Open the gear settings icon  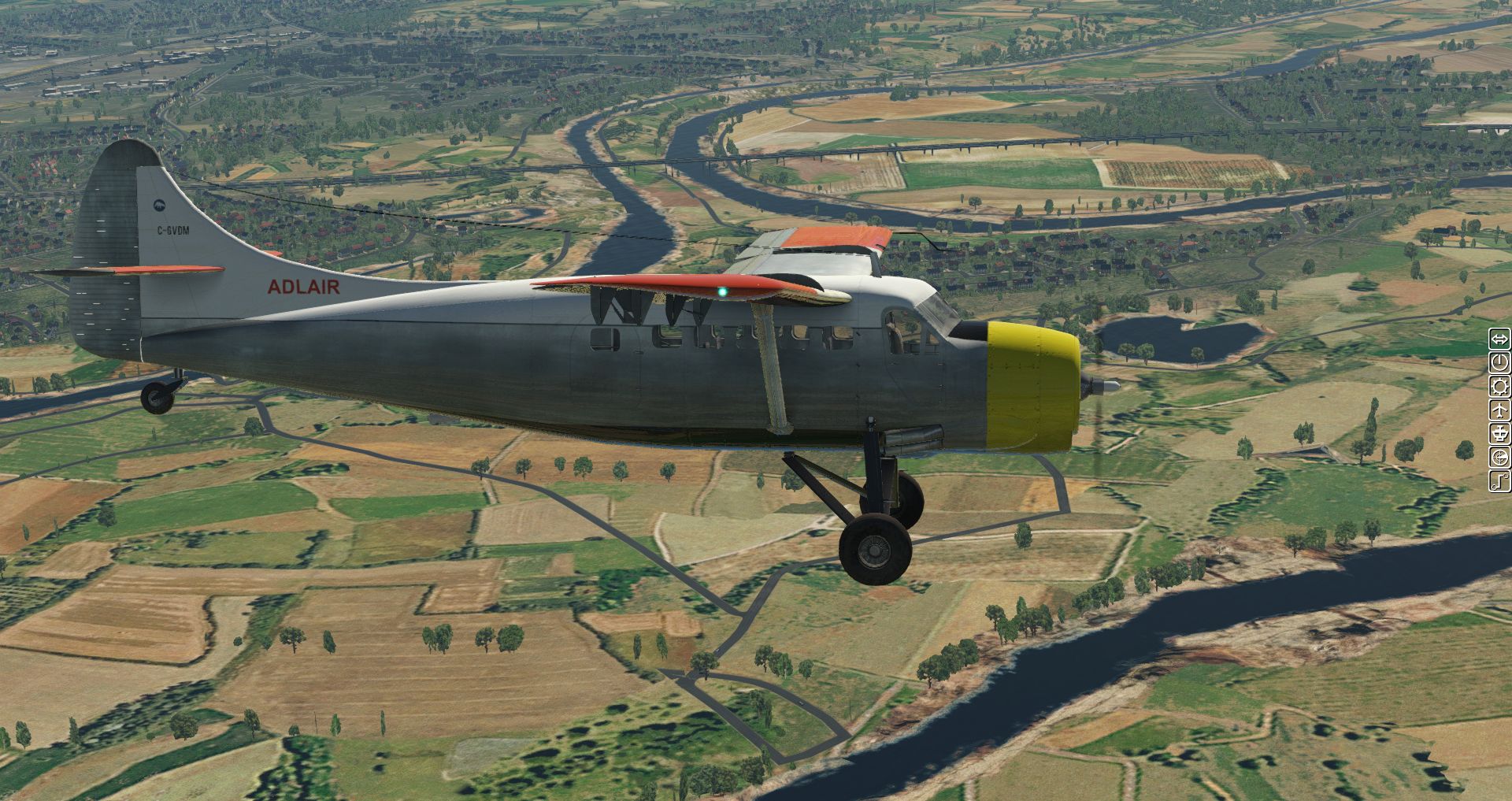click(x=1499, y=387)
